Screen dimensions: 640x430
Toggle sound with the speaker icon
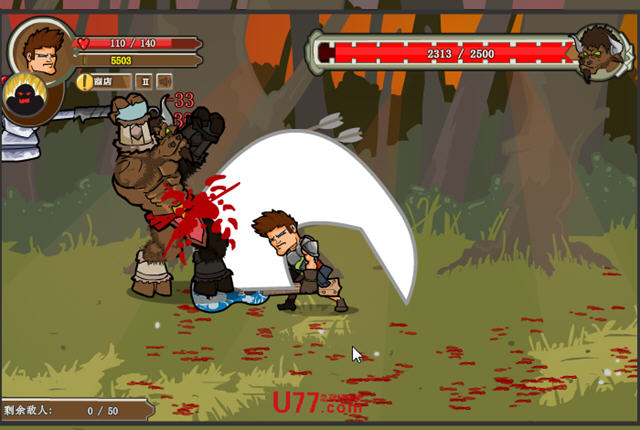tap(164, 81)
